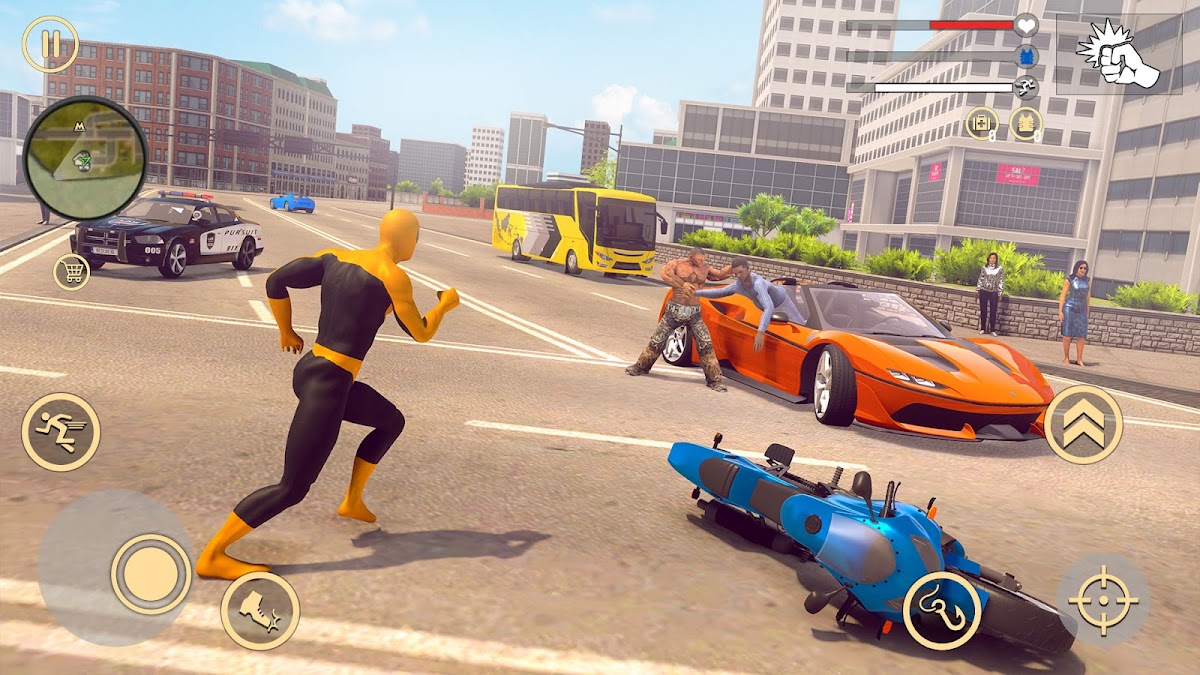Equip the body armor vest item
The height and width of the screenshot is (675, 1200).
1025,124
